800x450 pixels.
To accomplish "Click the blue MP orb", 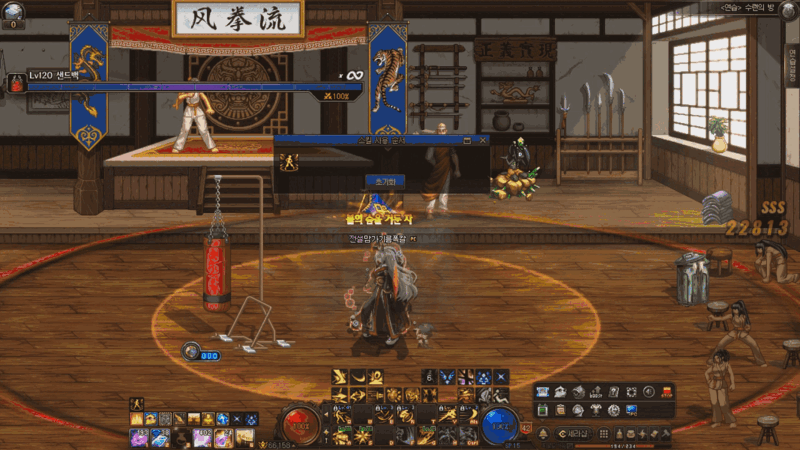I will pos(500,424).
